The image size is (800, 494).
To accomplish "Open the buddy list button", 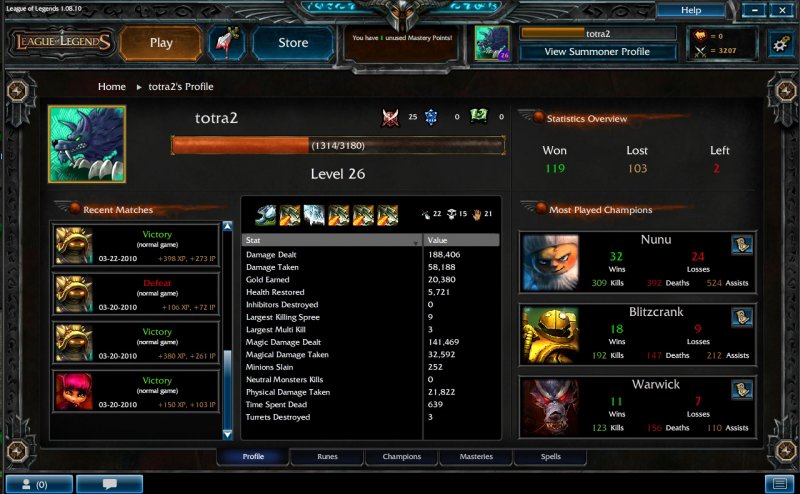I will point(36,484).
